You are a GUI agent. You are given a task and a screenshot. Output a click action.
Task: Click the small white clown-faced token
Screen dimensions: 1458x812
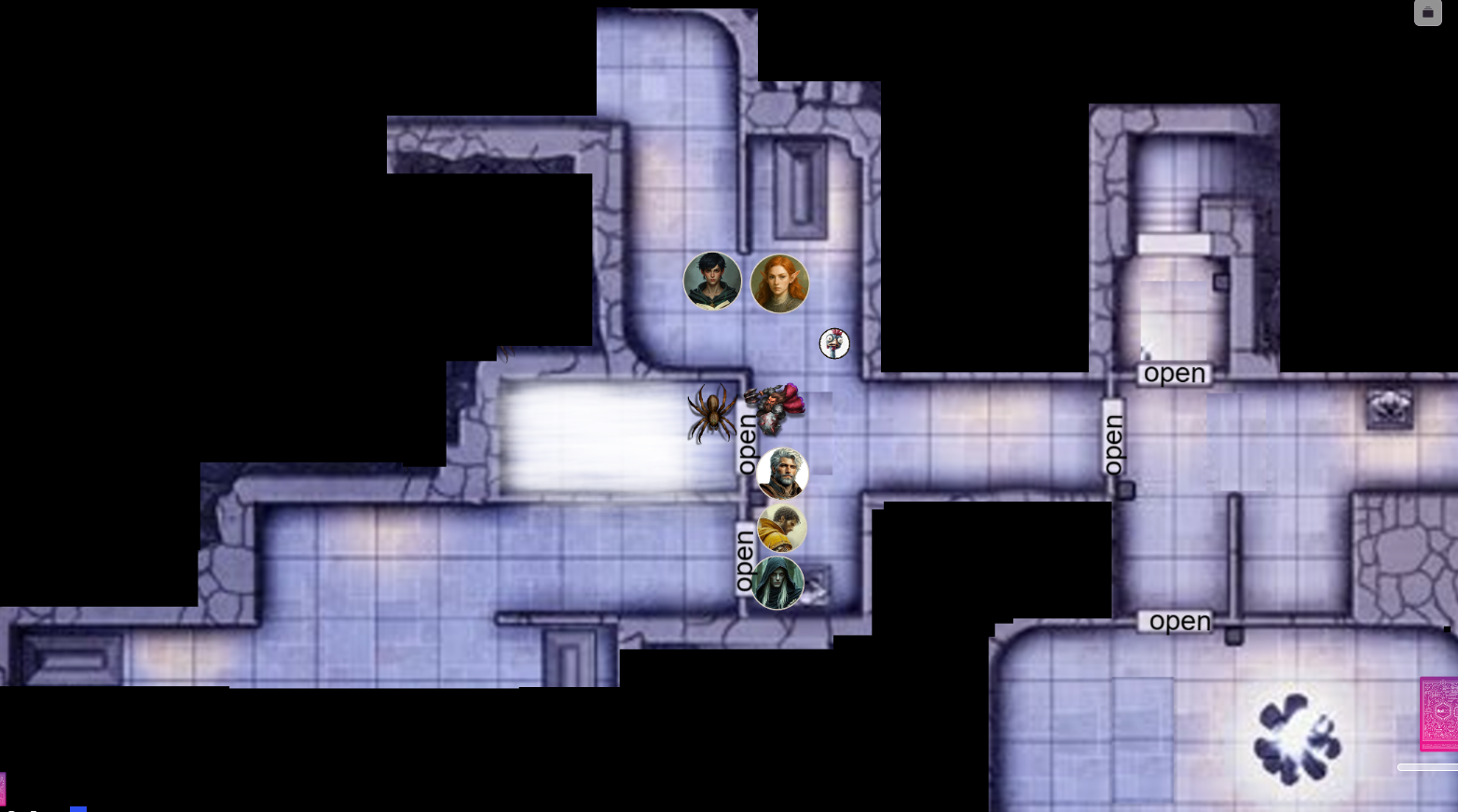pyautogui.click(x=833, y=344)
